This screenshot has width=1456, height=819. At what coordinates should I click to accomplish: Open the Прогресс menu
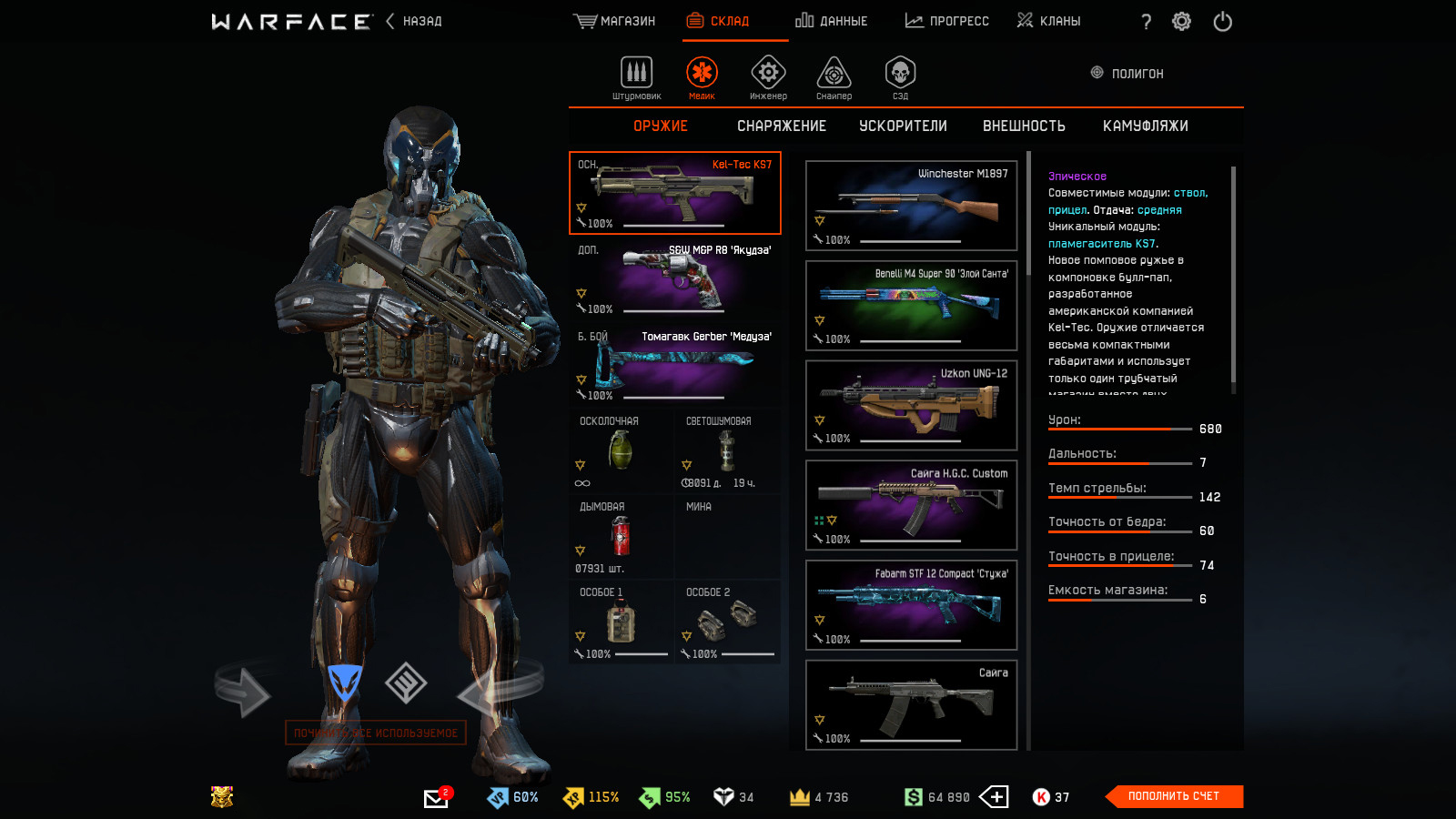point(946,21)
